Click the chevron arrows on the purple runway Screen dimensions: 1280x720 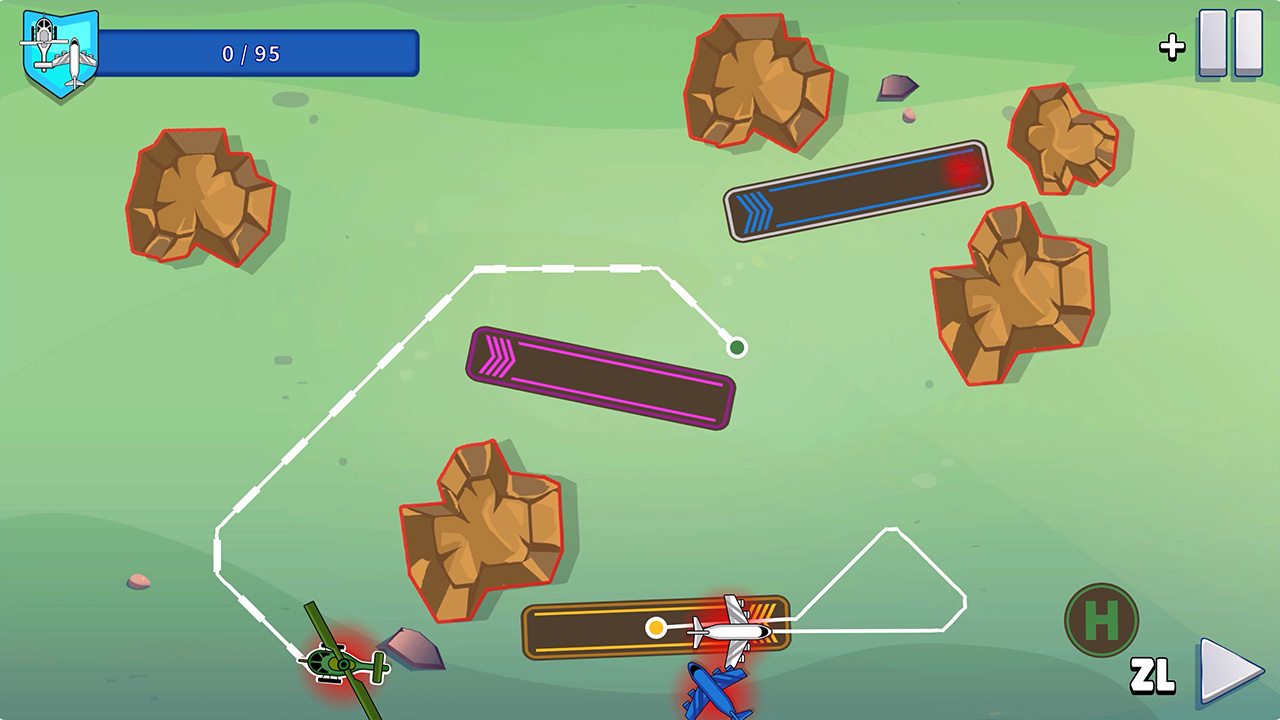coord(498,355)
